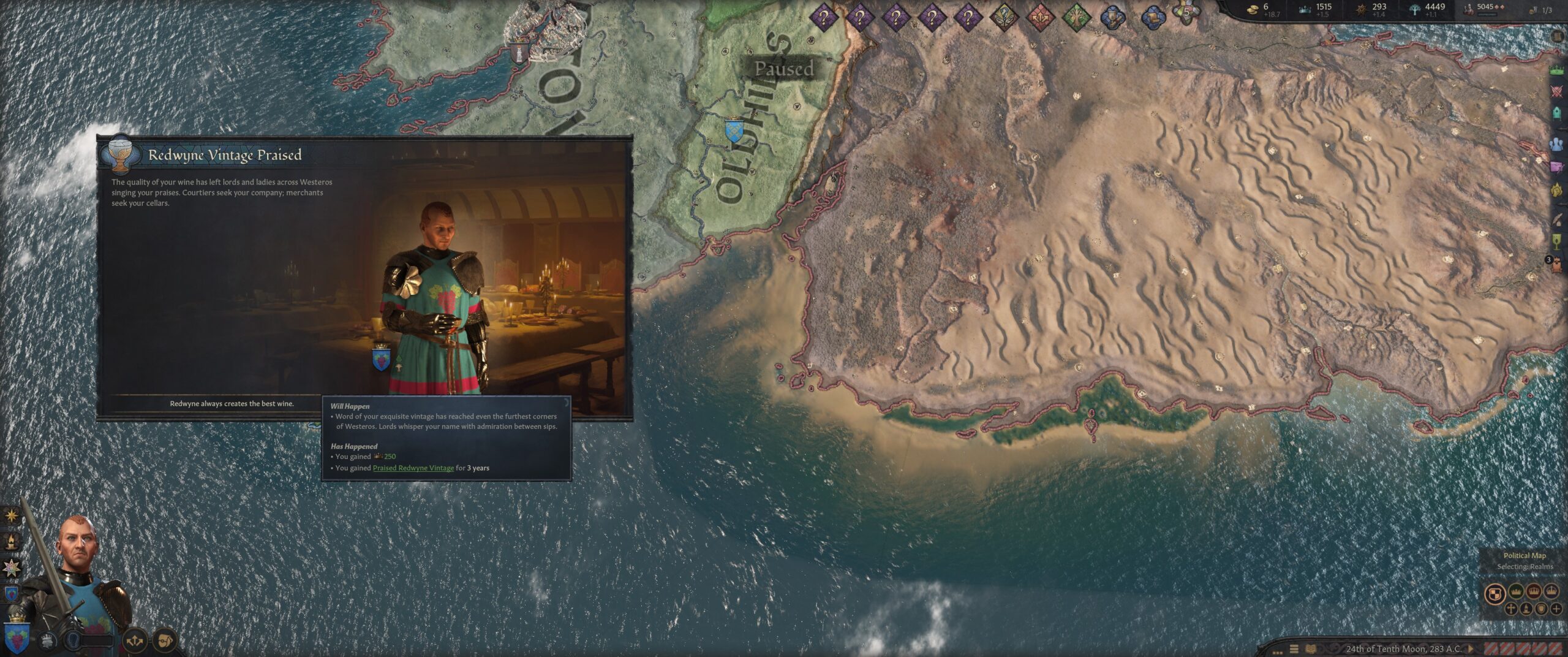Switch to the faith cross map mode
The width and height of the screenshot is (1568, 657).
pos(1511,609)
